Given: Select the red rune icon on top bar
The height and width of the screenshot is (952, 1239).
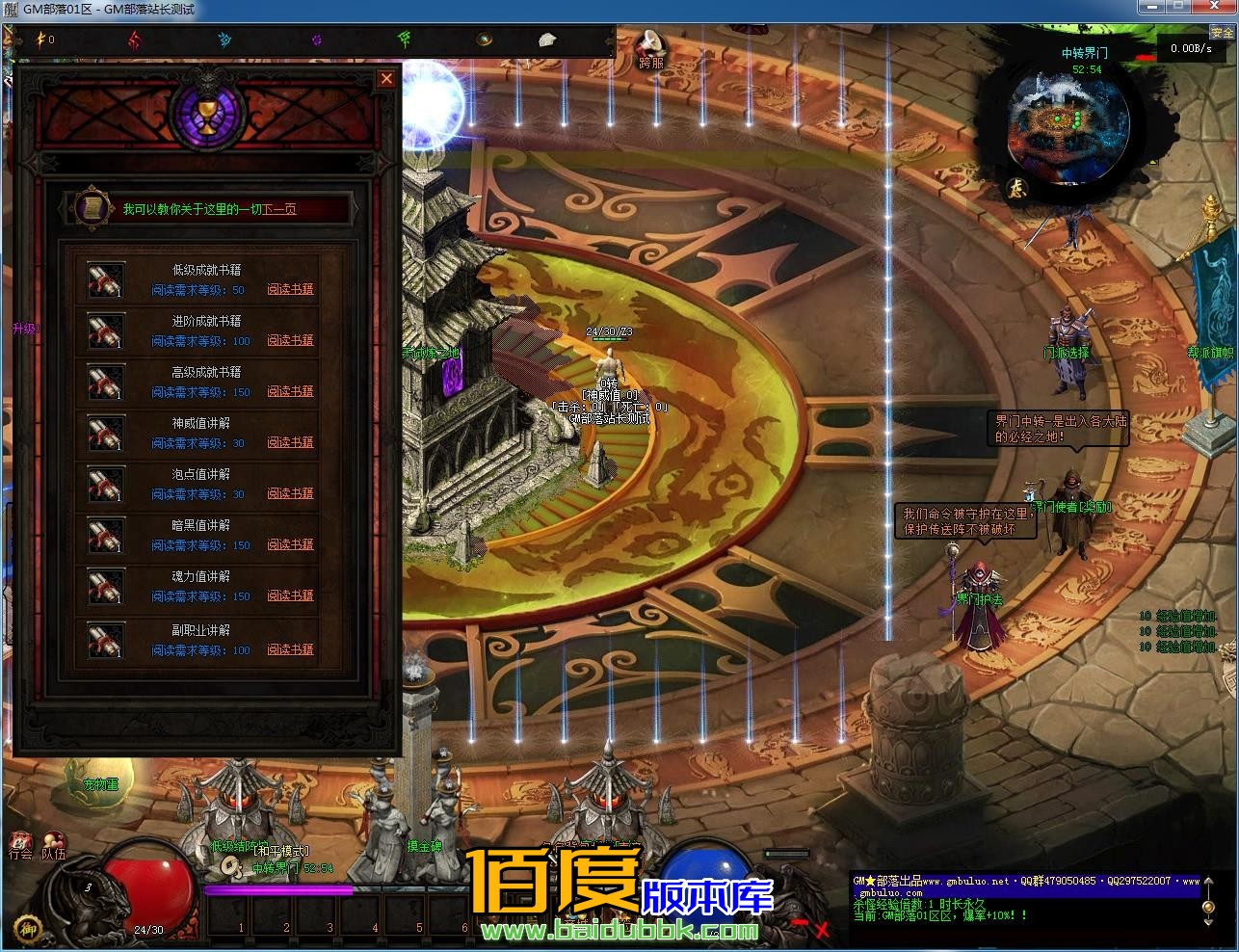Looking at the screenshot, I should pyautogui.click(x=131, y=39).
